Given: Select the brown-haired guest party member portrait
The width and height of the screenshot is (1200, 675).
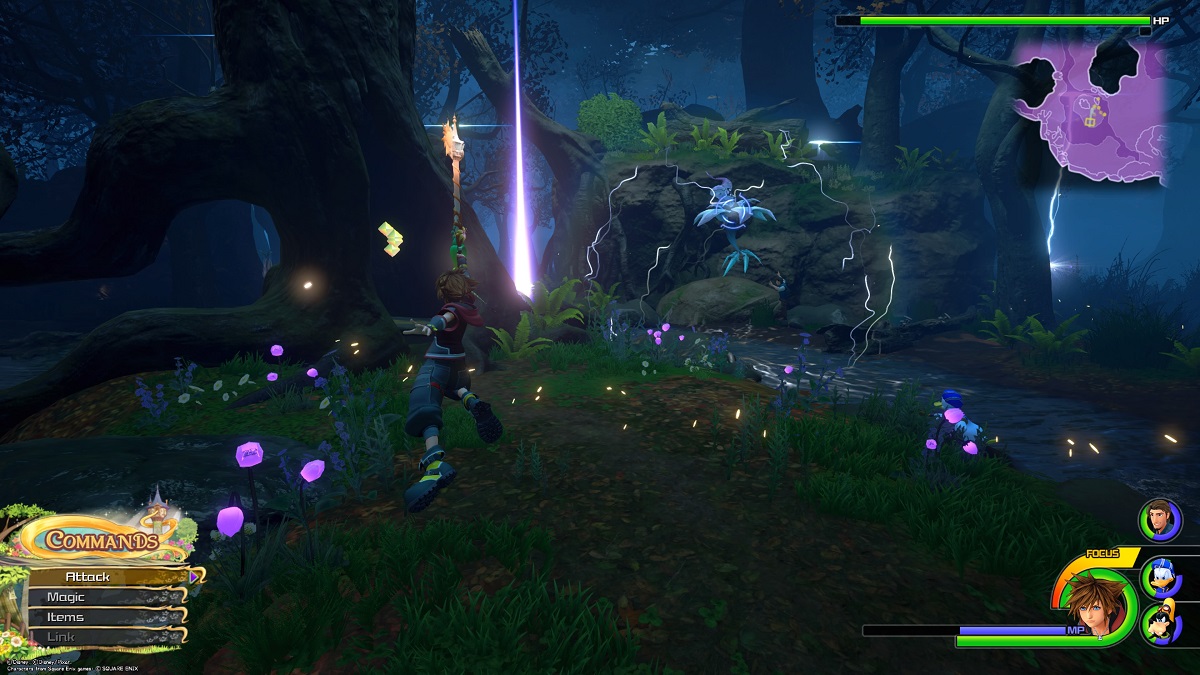Looking at the screenshot, I should pos(1160,520).
